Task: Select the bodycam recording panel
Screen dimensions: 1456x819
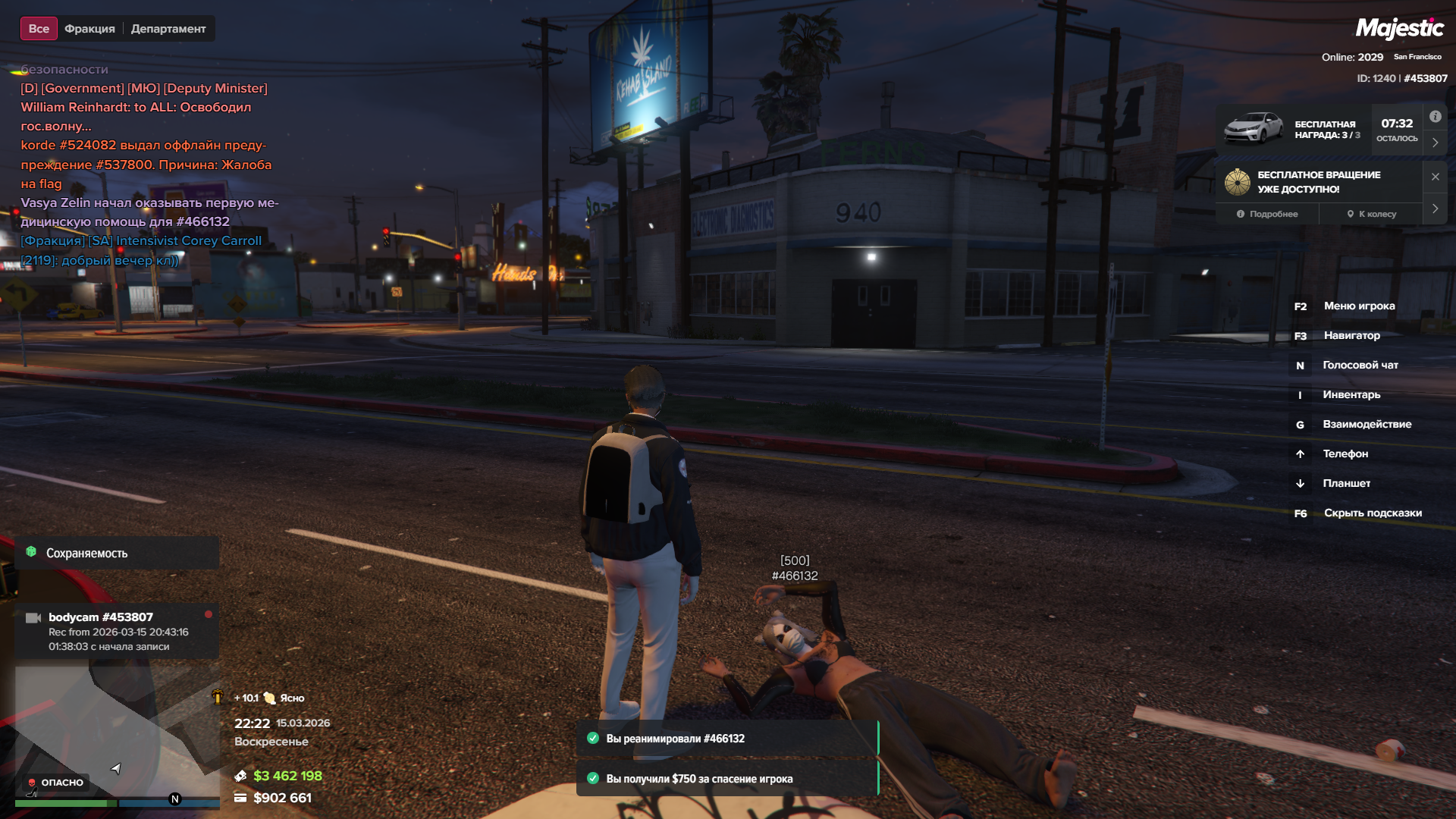Action: coord(118,631)
